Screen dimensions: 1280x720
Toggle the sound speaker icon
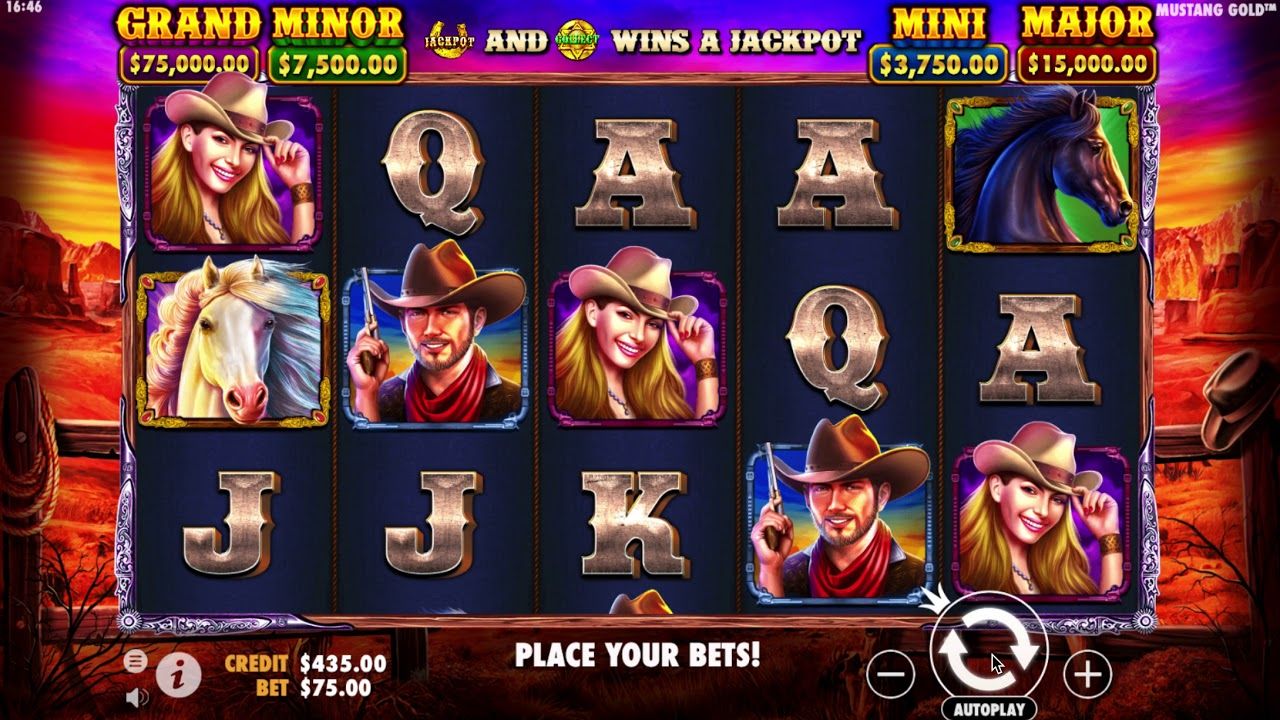137,696
